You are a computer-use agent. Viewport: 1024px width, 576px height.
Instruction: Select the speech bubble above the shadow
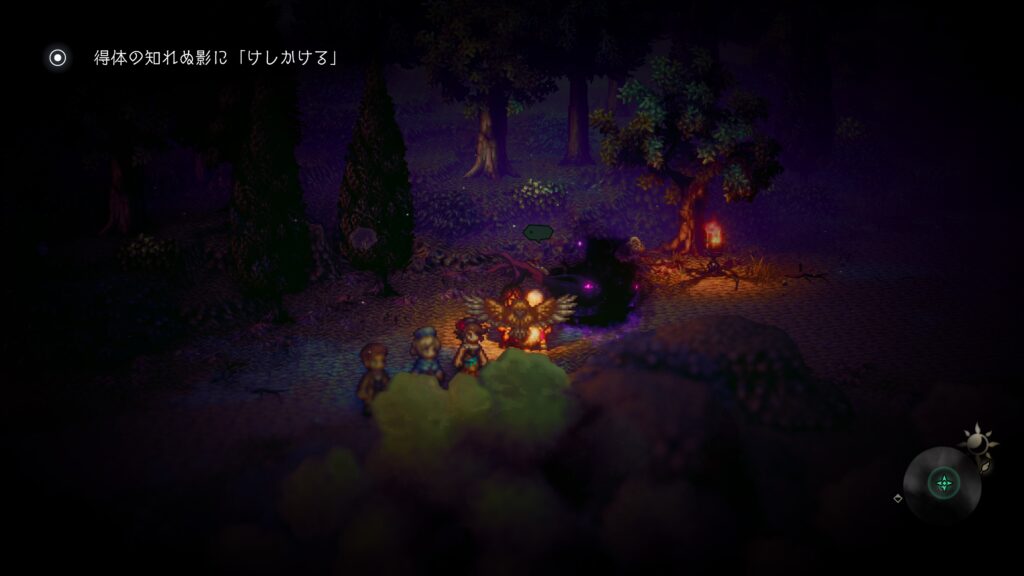coord(538,233)
